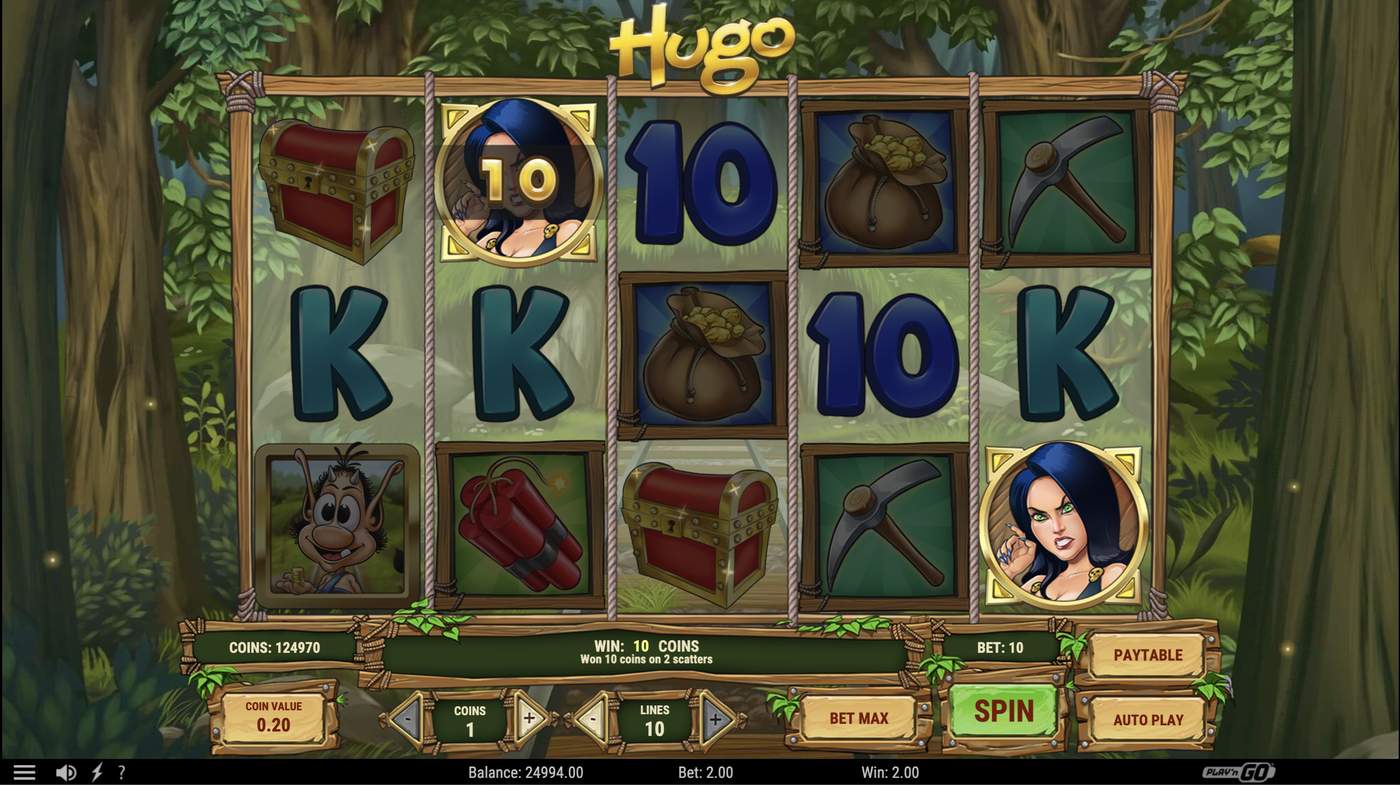Click the COIN VALUE 0.20 control
The height and width of the screenshot is (785, 1400).
tap(272, 715)
